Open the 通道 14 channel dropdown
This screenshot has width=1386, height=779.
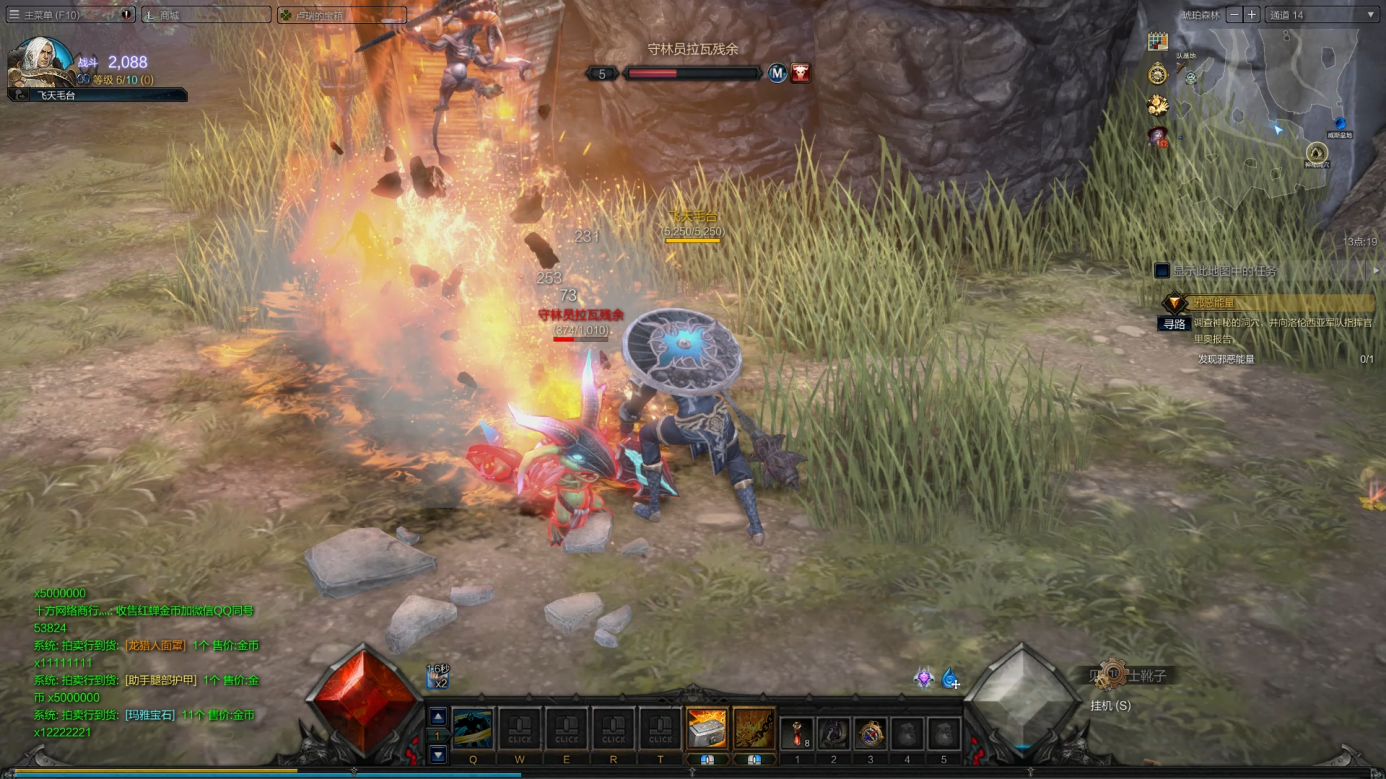1321,15
